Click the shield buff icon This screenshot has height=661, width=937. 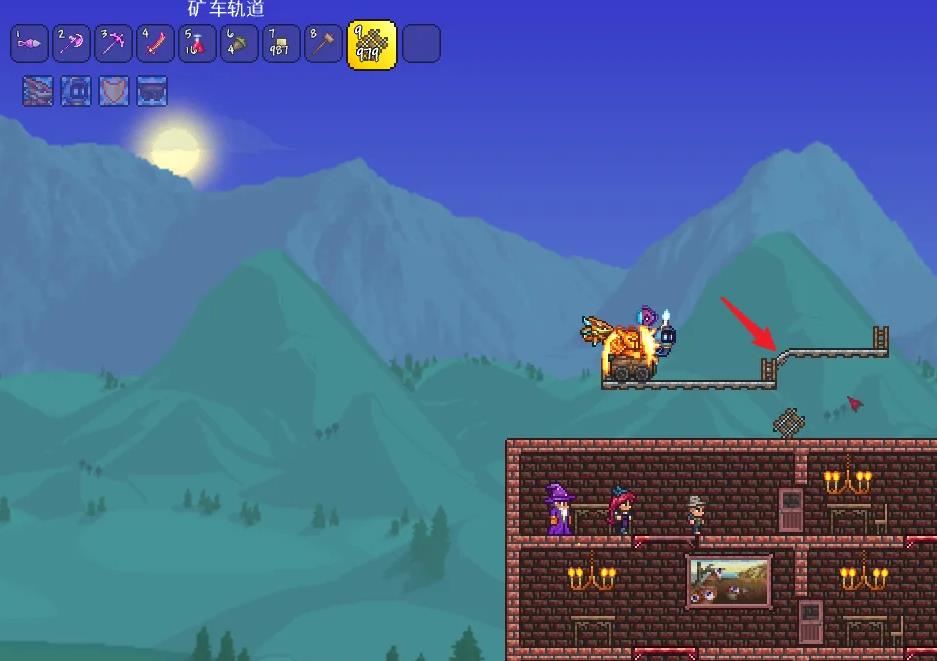[114, 91]
